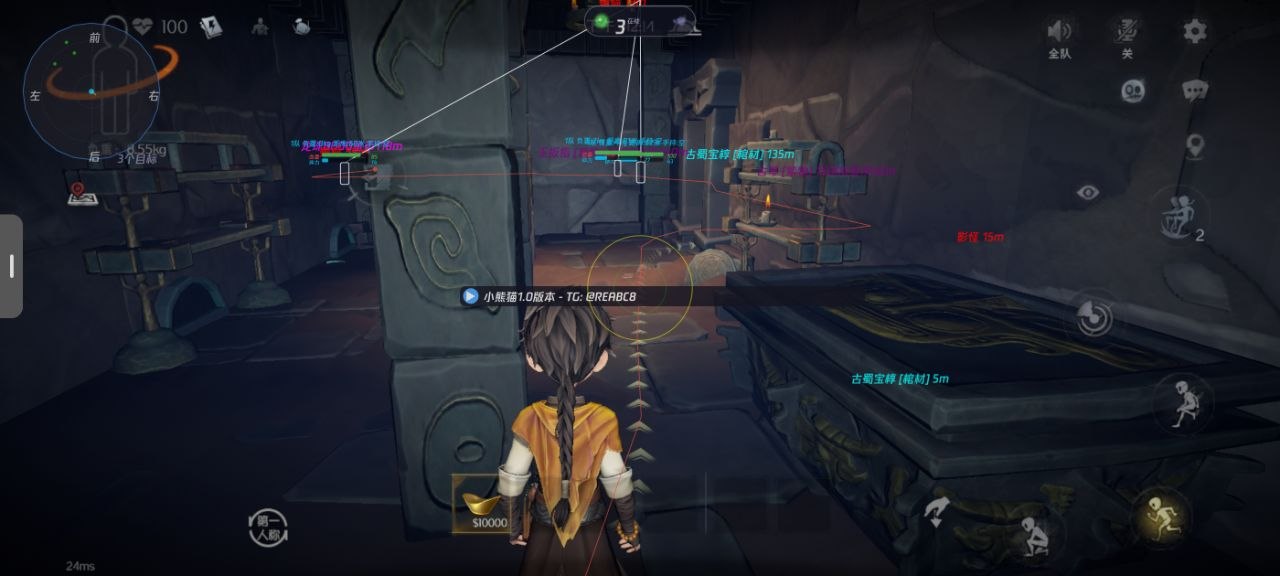Open the lightning book icon near health
This screenshot has height=576, width=1280.
tap(210, 27)
